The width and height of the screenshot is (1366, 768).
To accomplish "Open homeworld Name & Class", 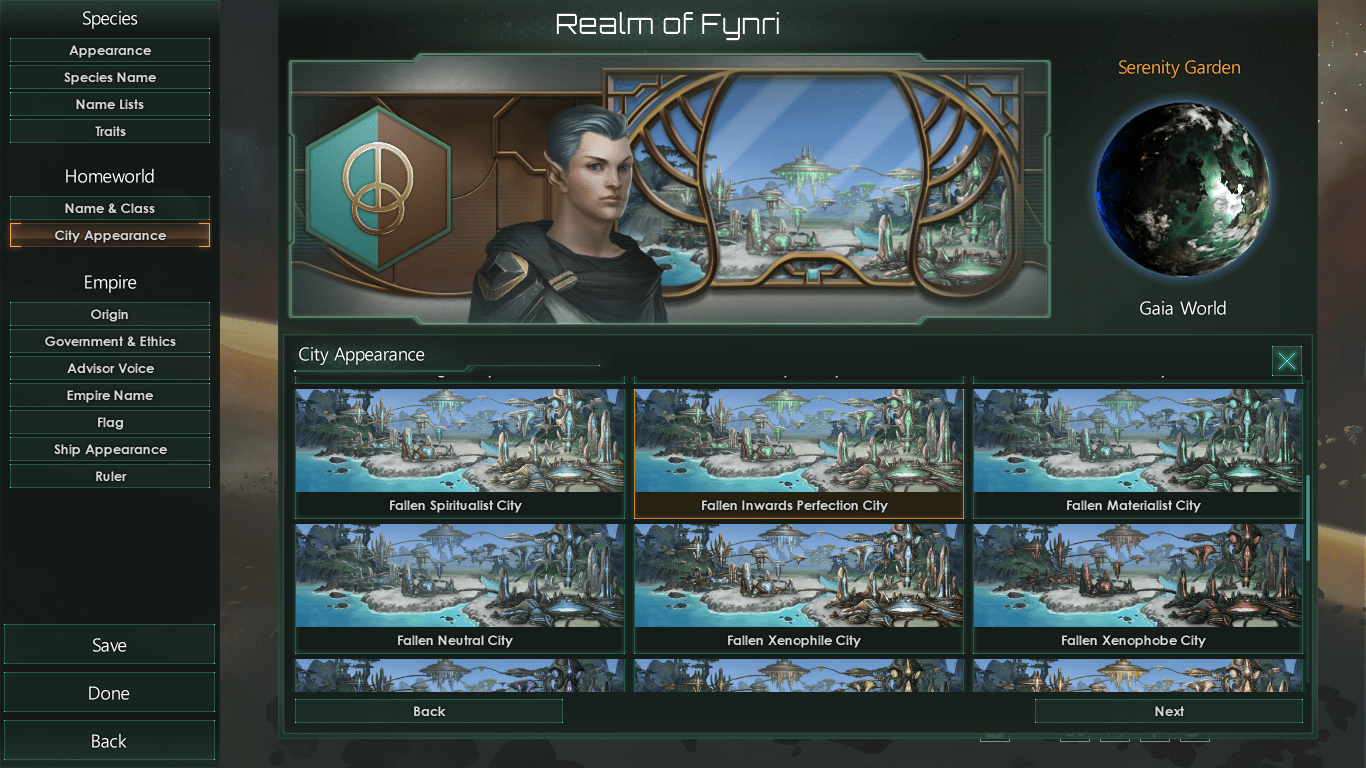I will pos(110,208).
